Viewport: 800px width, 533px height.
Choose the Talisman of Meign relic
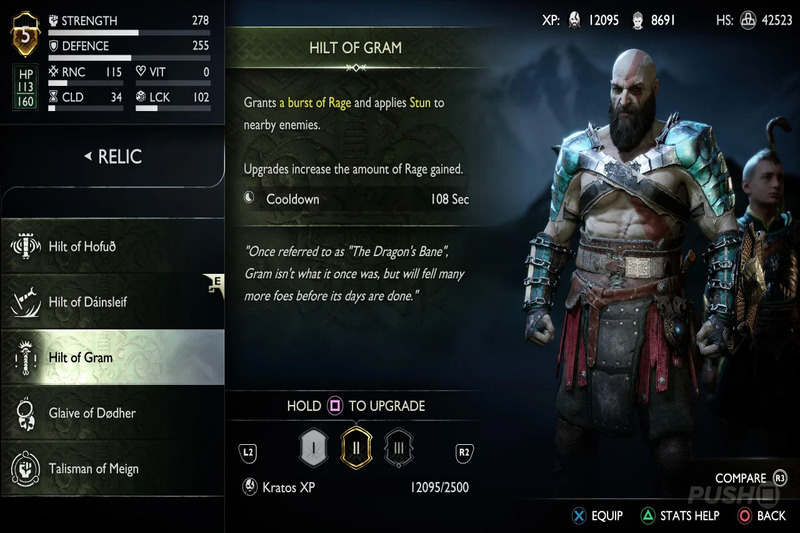pos(112,468)
